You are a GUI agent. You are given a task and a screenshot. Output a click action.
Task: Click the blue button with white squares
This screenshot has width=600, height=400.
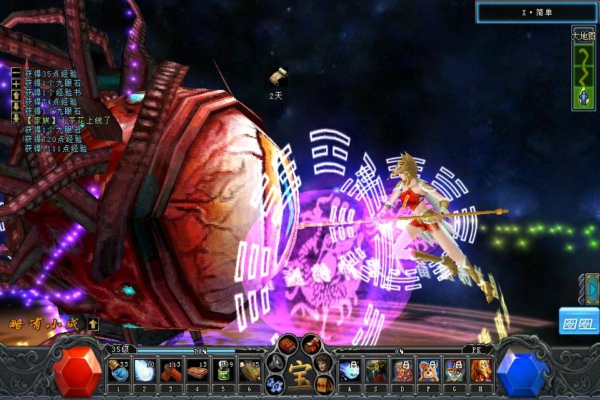click(578, 320)
